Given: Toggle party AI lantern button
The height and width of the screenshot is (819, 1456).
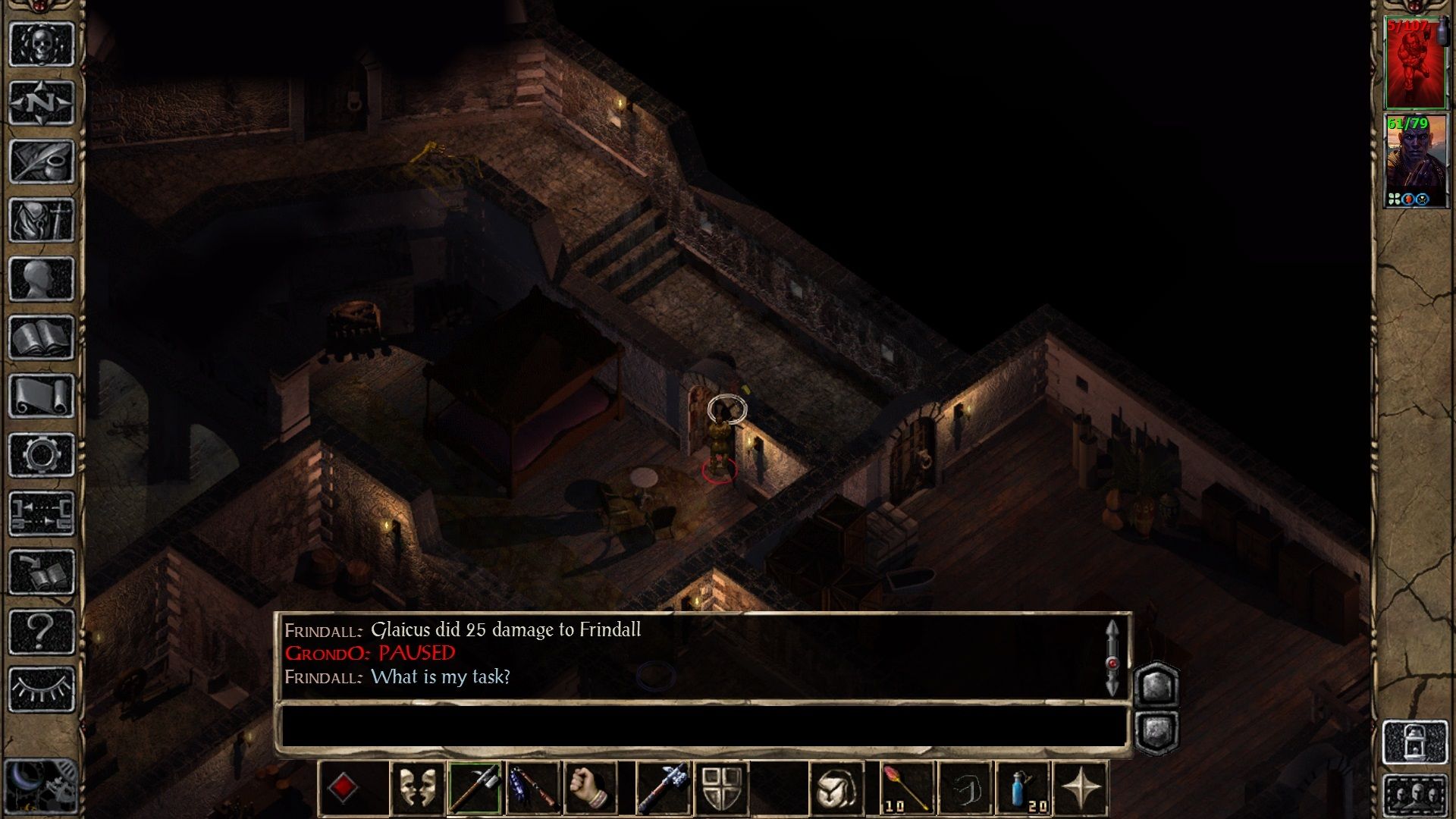Looking at the screenshot, I should point(1414,742).
